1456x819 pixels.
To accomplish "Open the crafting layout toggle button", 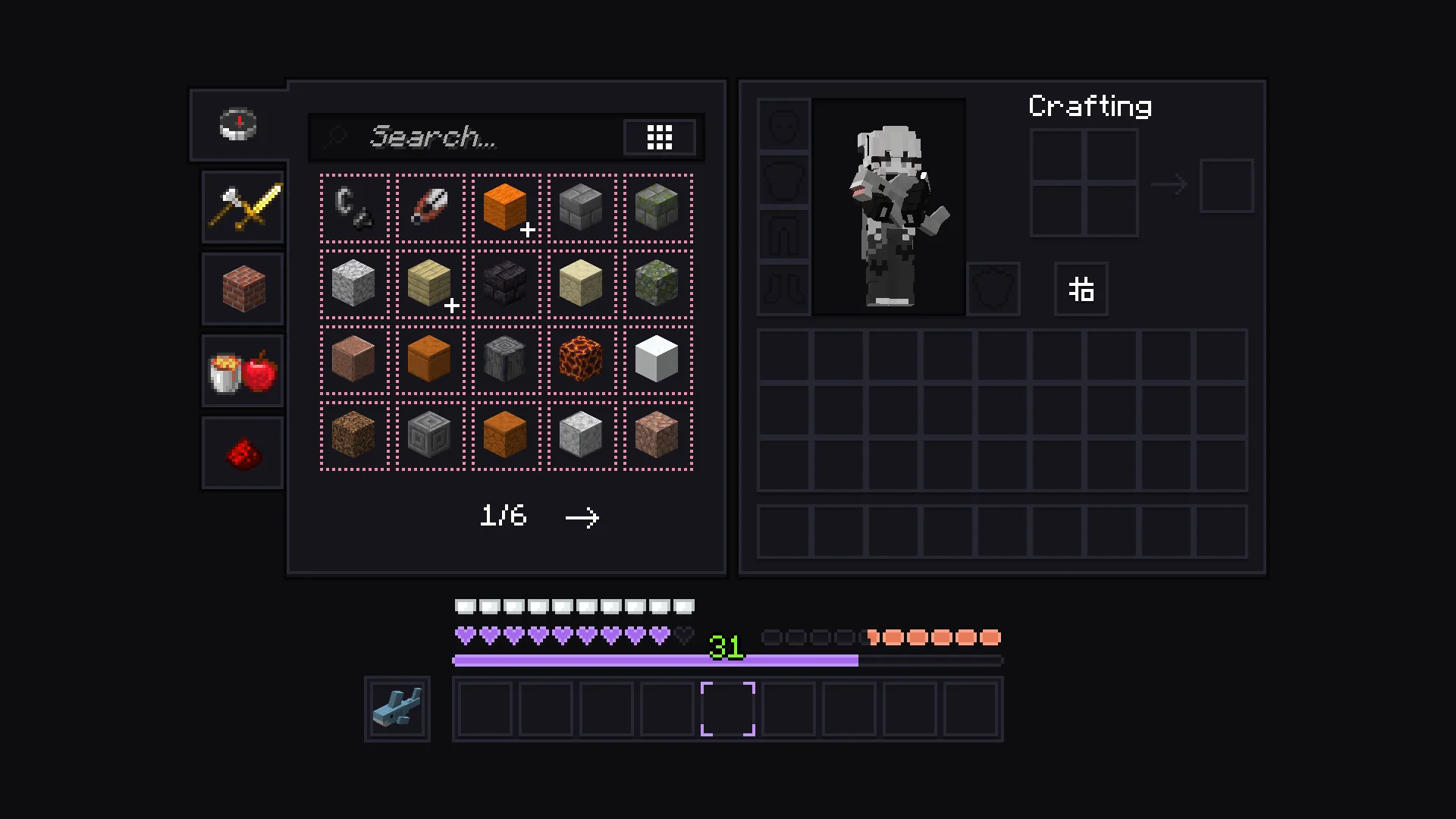I will (1081, 289).
